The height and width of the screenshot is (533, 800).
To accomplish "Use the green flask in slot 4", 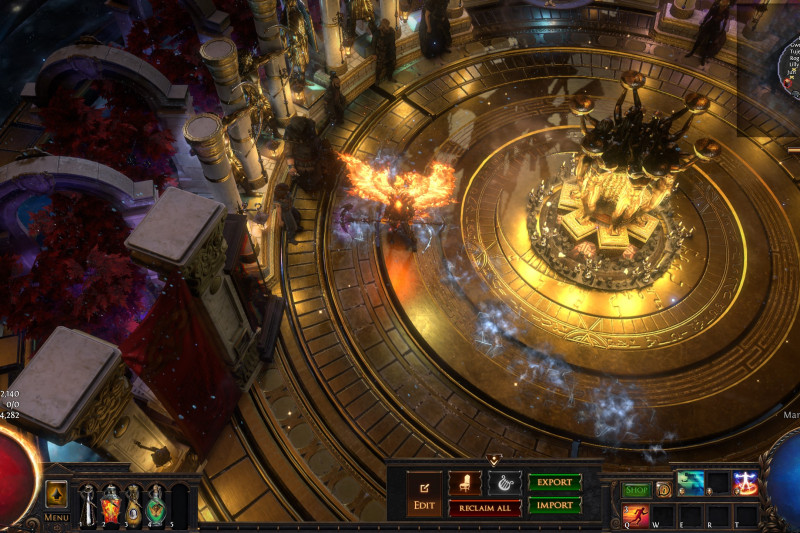I will click(156, 504).
